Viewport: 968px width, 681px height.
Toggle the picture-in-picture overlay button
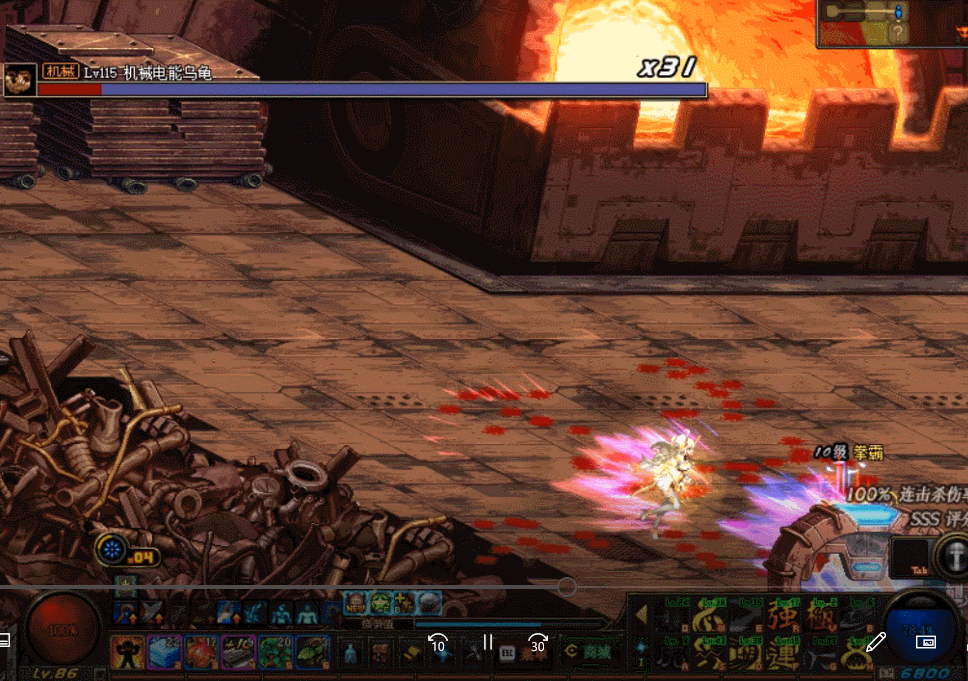(x=926, y=642)
